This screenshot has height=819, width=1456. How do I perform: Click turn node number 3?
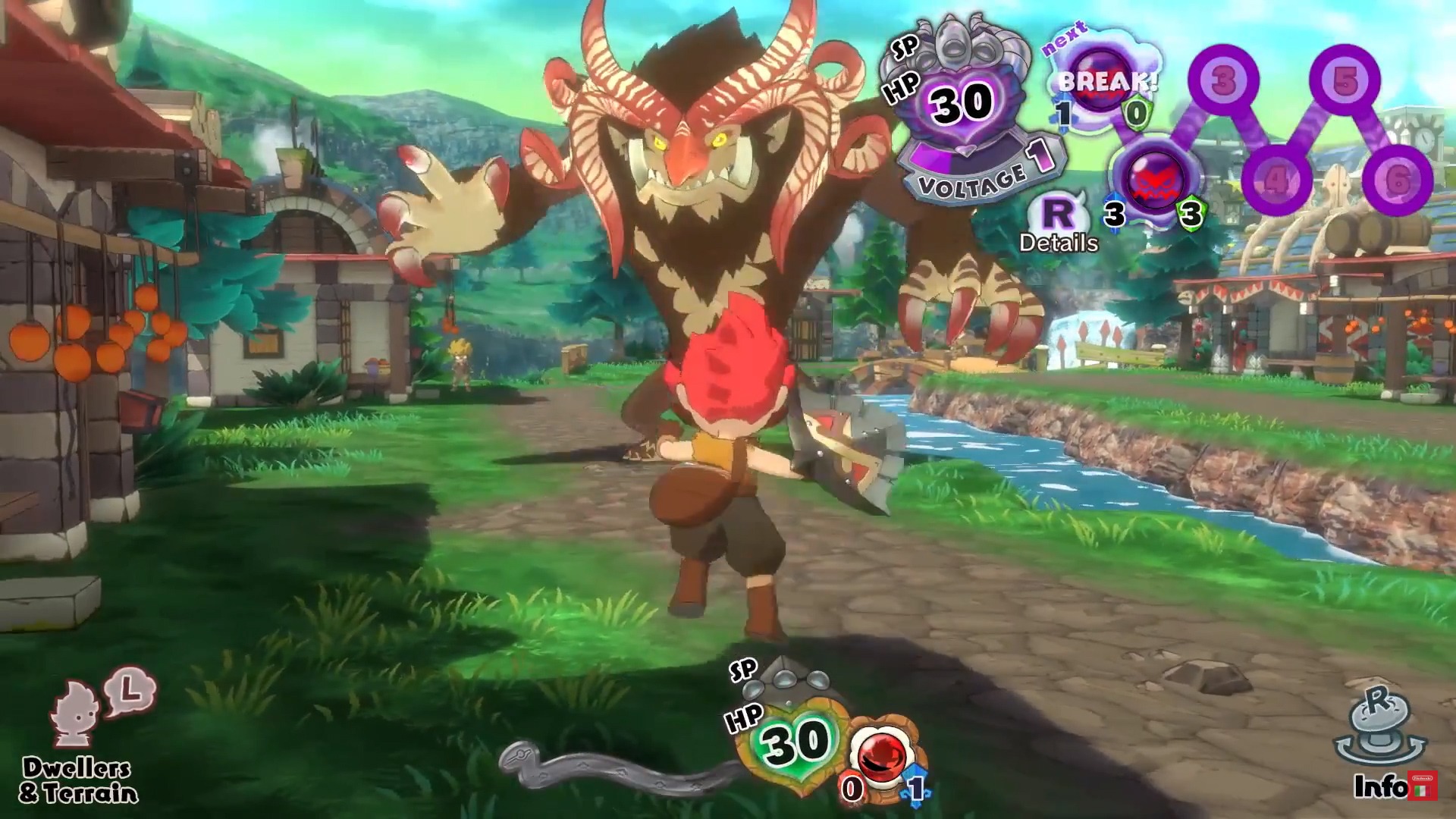point(1222,80)
